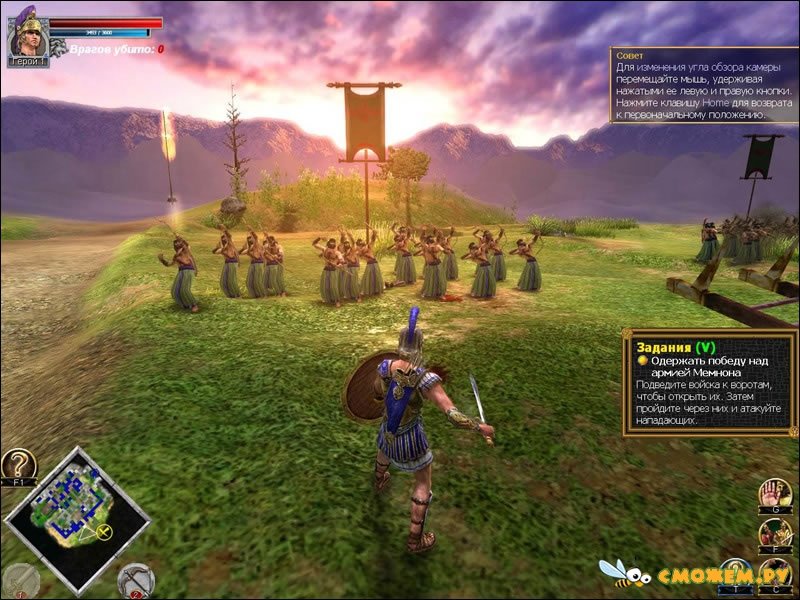
Task: Activate the raised hand command icon
Action: click(774, 493)
